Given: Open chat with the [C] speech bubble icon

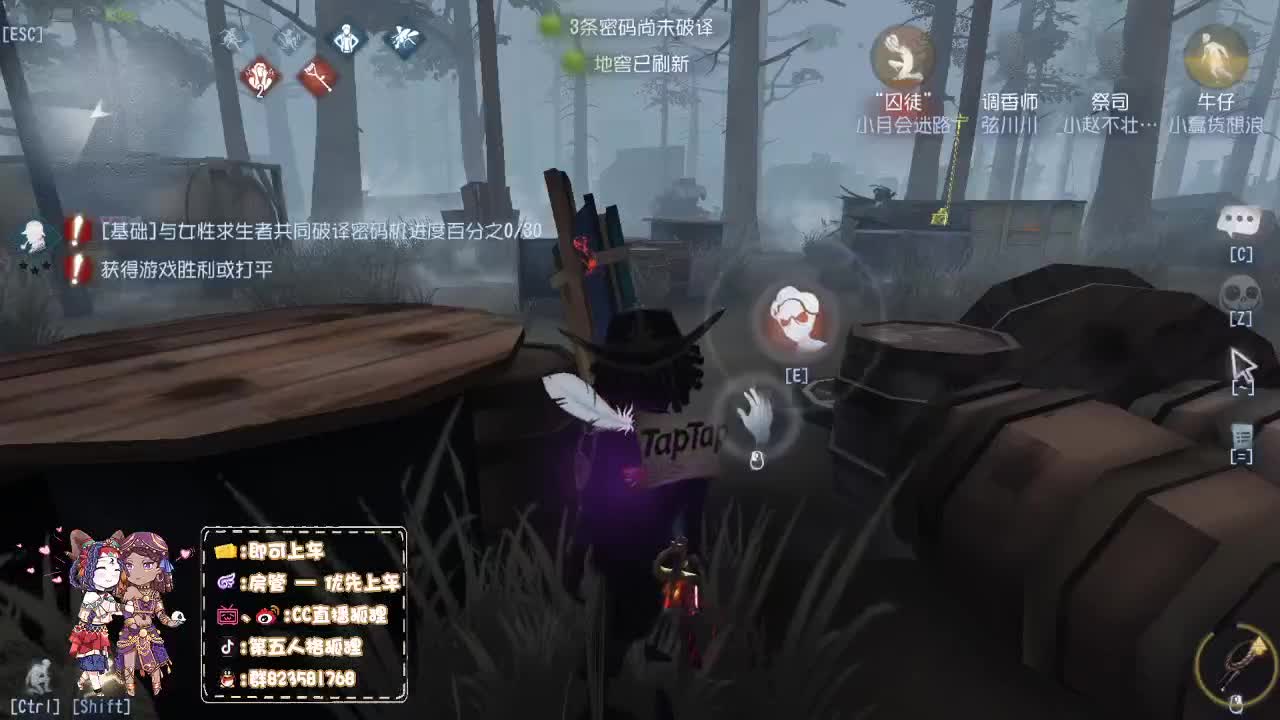Looking at the screenshot, I should pyautogui.click(x=1240, y=220).
